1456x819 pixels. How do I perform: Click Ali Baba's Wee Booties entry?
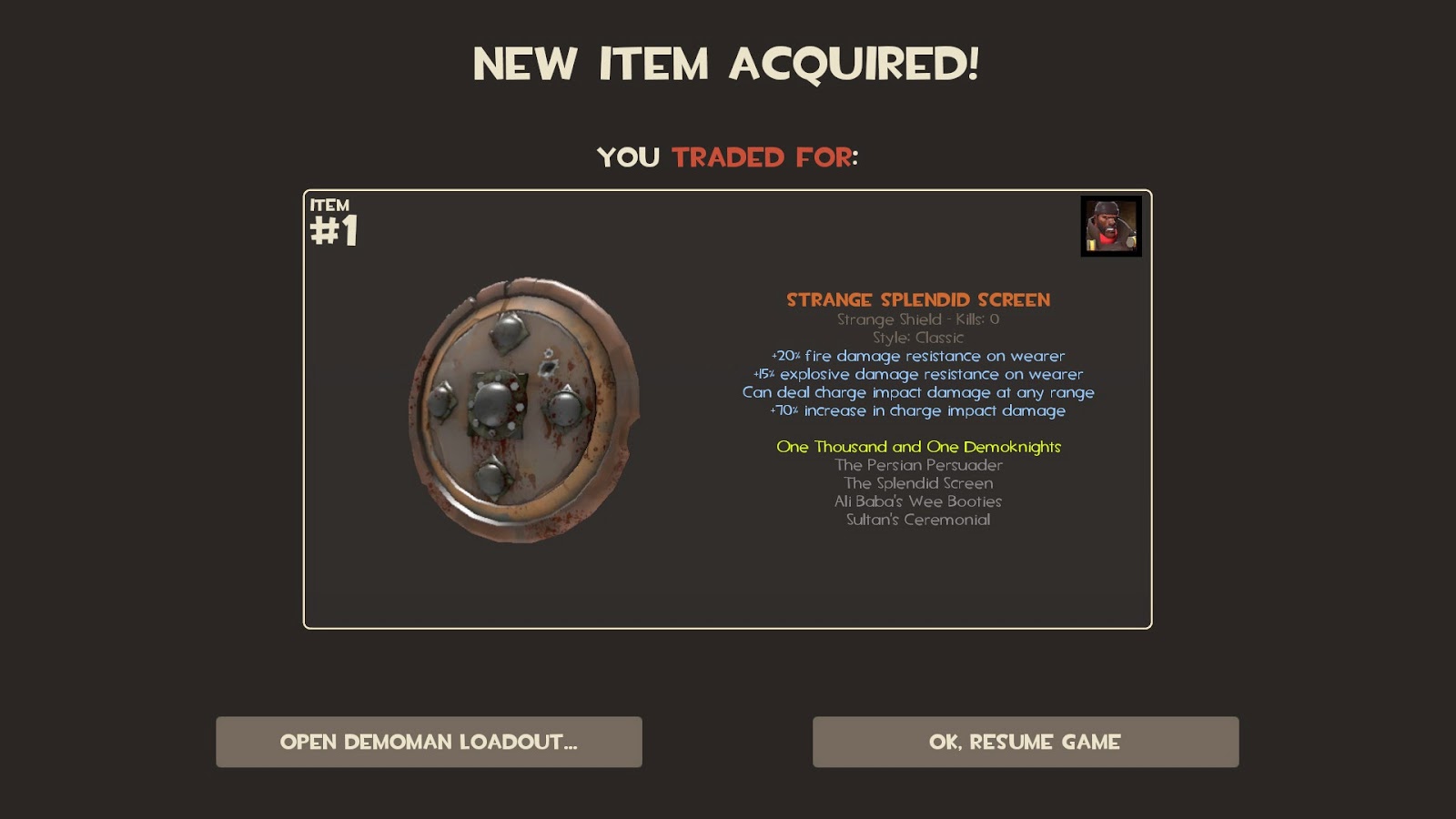click(x=917, y=500)
